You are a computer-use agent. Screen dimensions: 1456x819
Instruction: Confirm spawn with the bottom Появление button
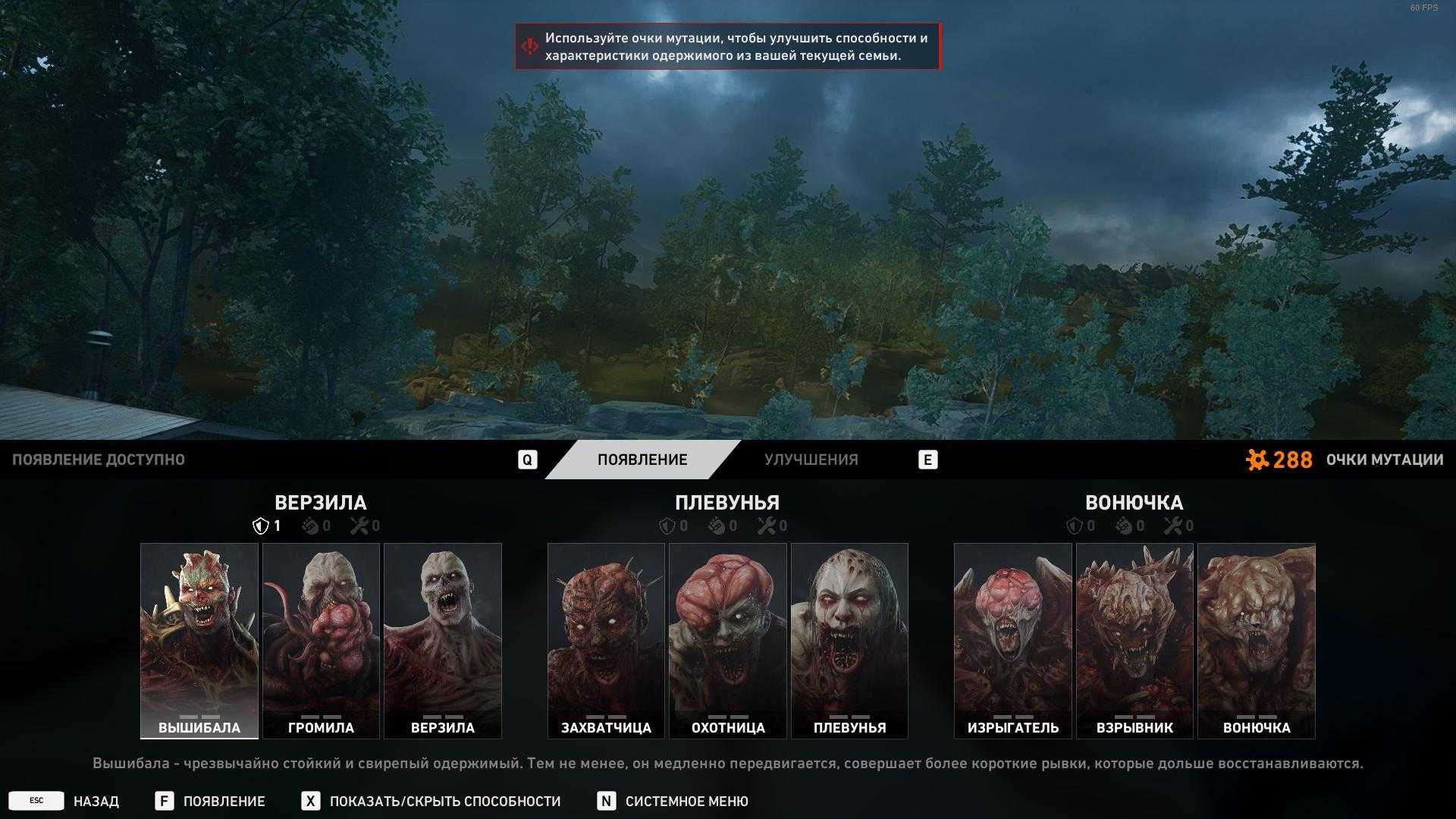224,802
